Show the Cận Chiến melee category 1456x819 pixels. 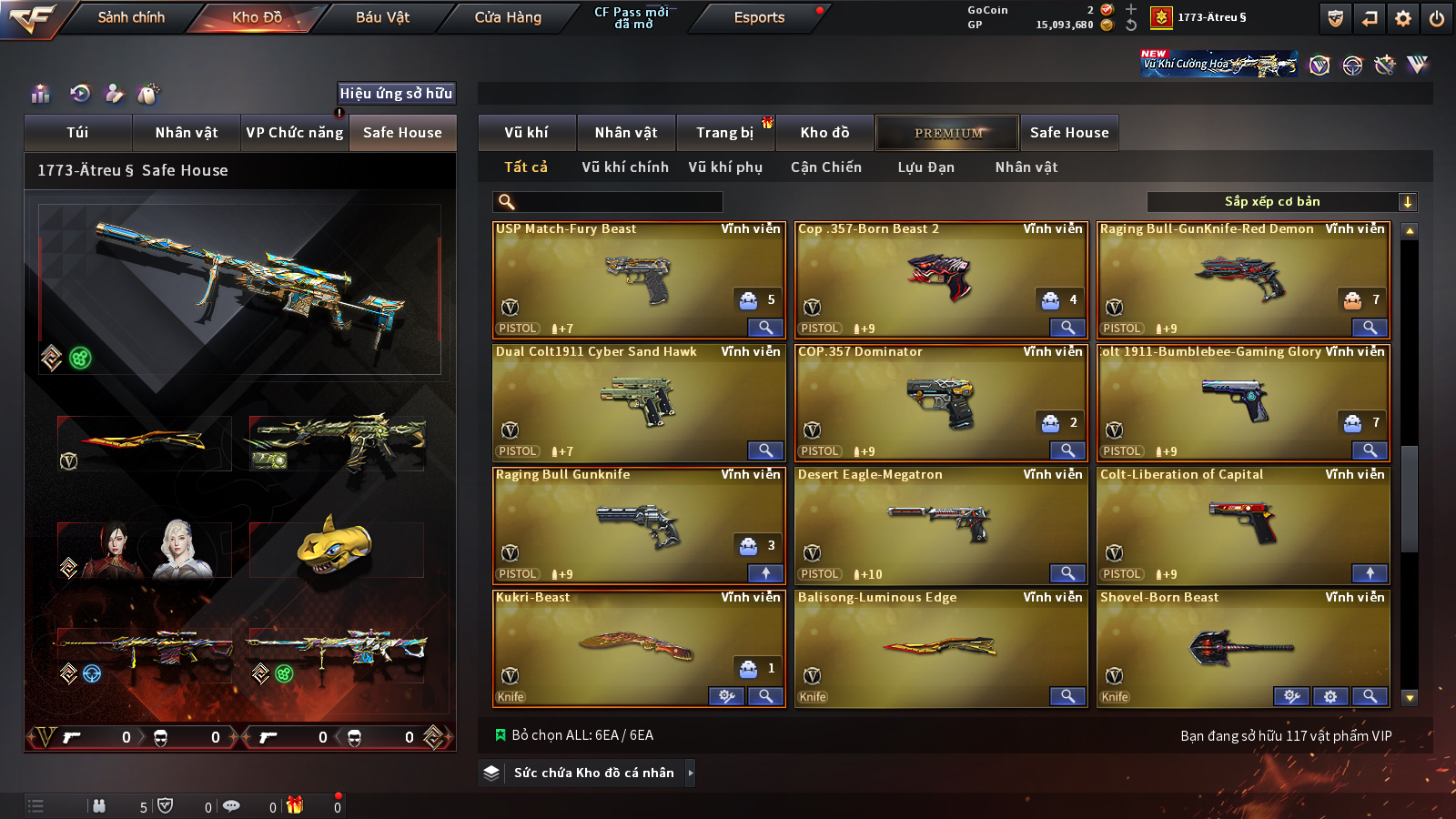pos(825,167)
